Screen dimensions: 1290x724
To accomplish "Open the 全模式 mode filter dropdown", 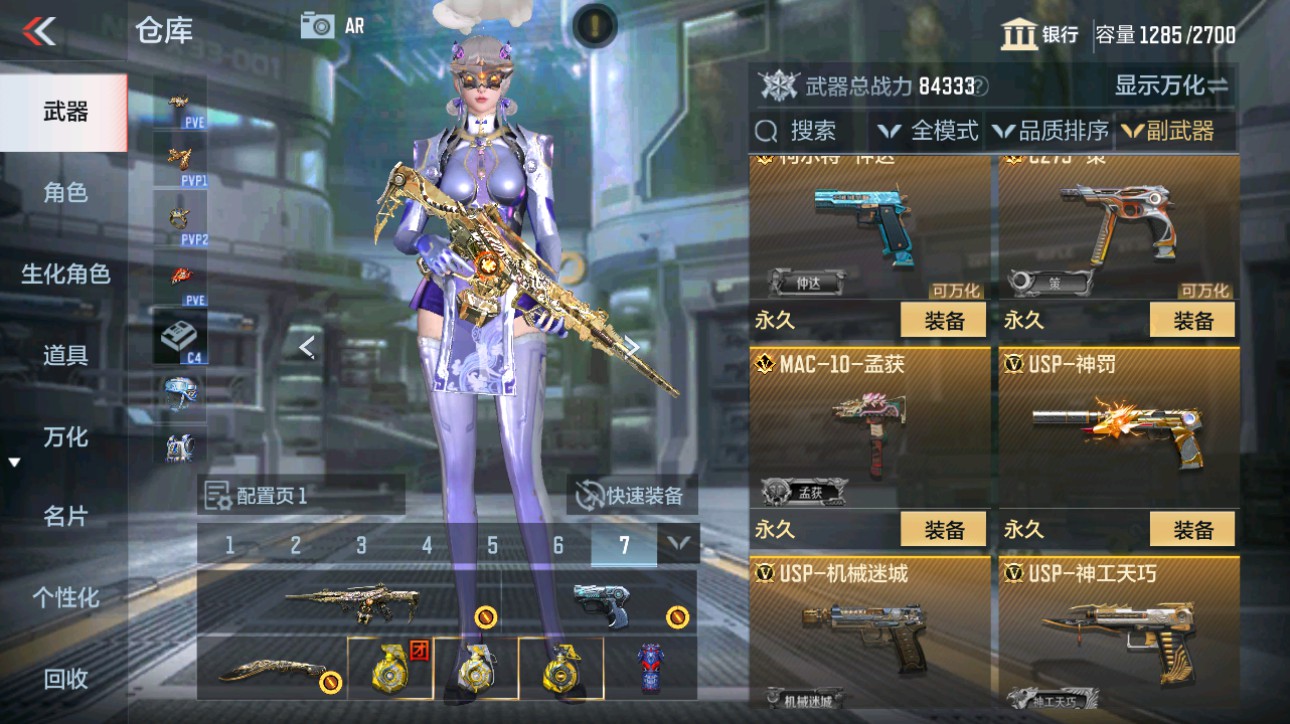I will point(928,131).
